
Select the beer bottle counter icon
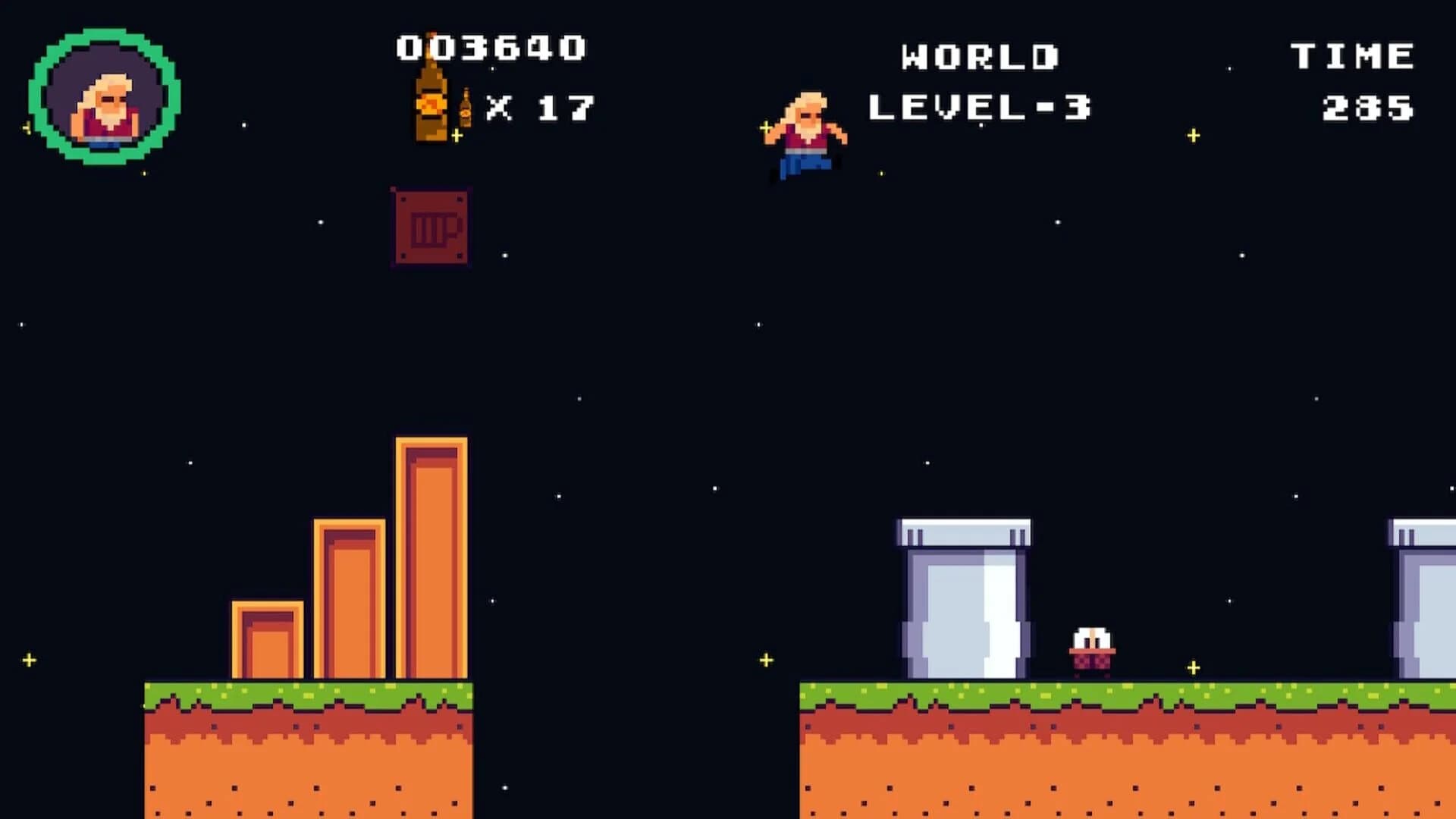[x=430, y=102]
